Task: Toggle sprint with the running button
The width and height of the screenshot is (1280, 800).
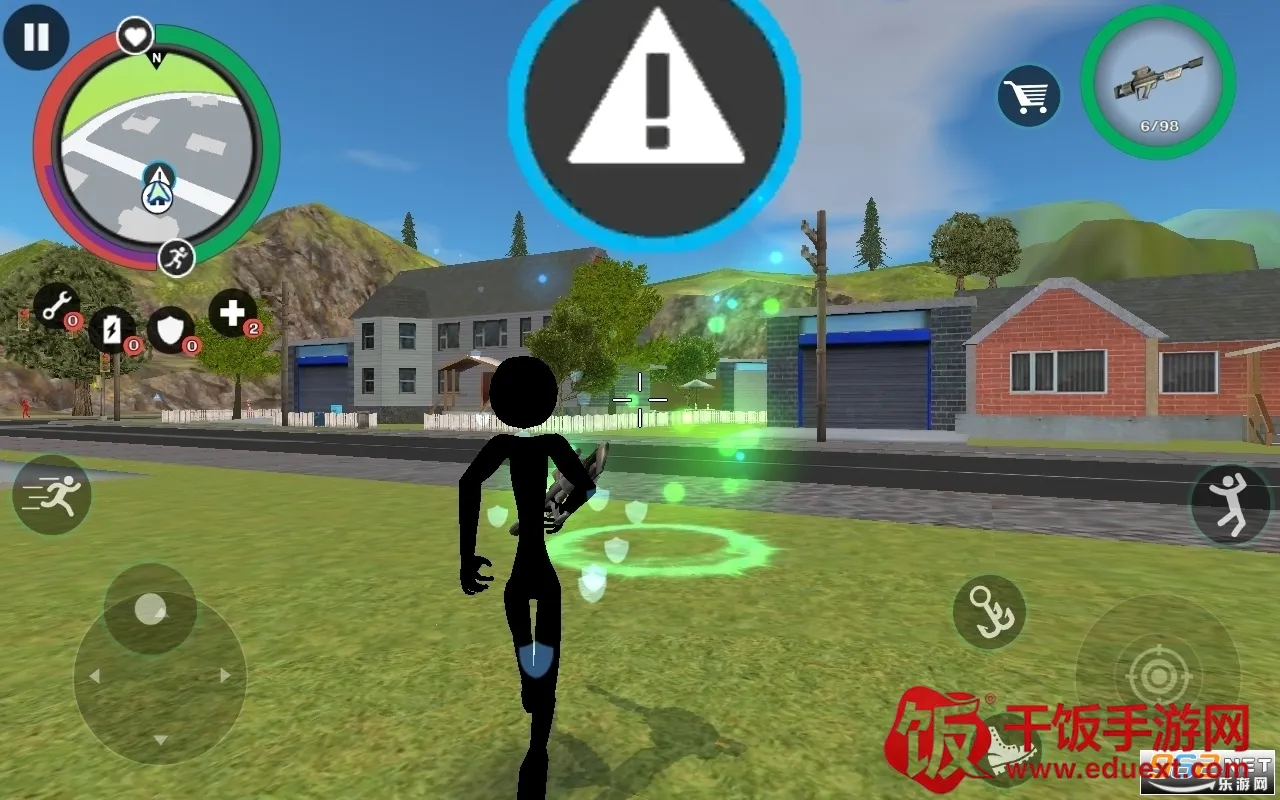Action: click(x=52, y=495)
